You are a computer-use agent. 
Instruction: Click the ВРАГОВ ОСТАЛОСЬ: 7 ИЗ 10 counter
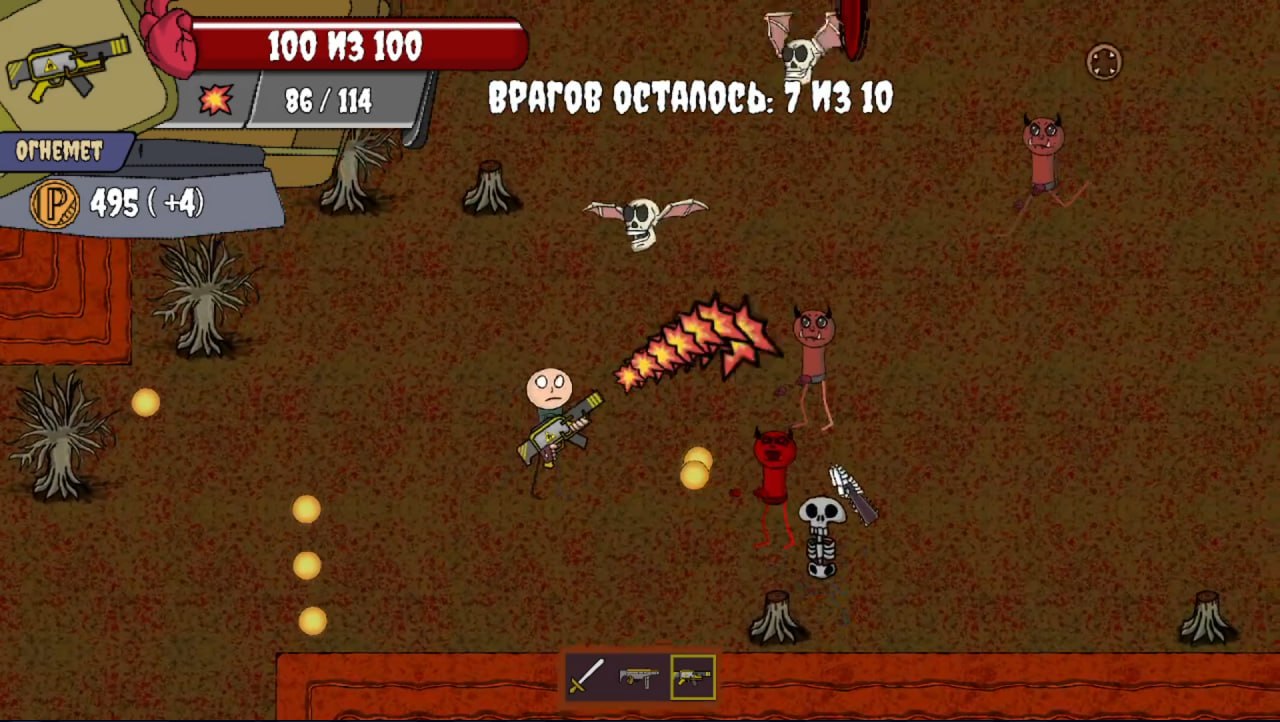(x=690, y=97)
